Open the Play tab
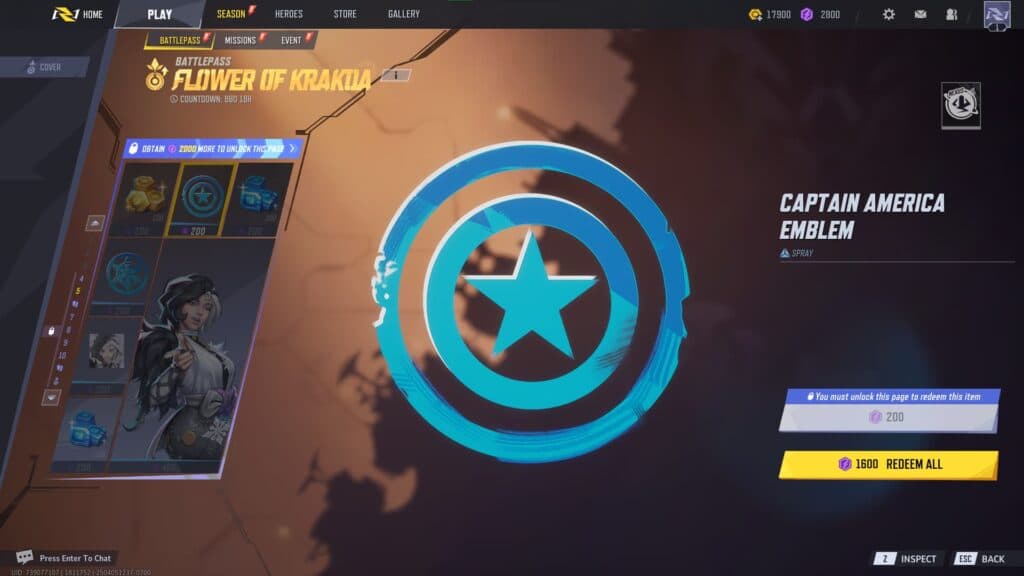 [x=159, y=14]
